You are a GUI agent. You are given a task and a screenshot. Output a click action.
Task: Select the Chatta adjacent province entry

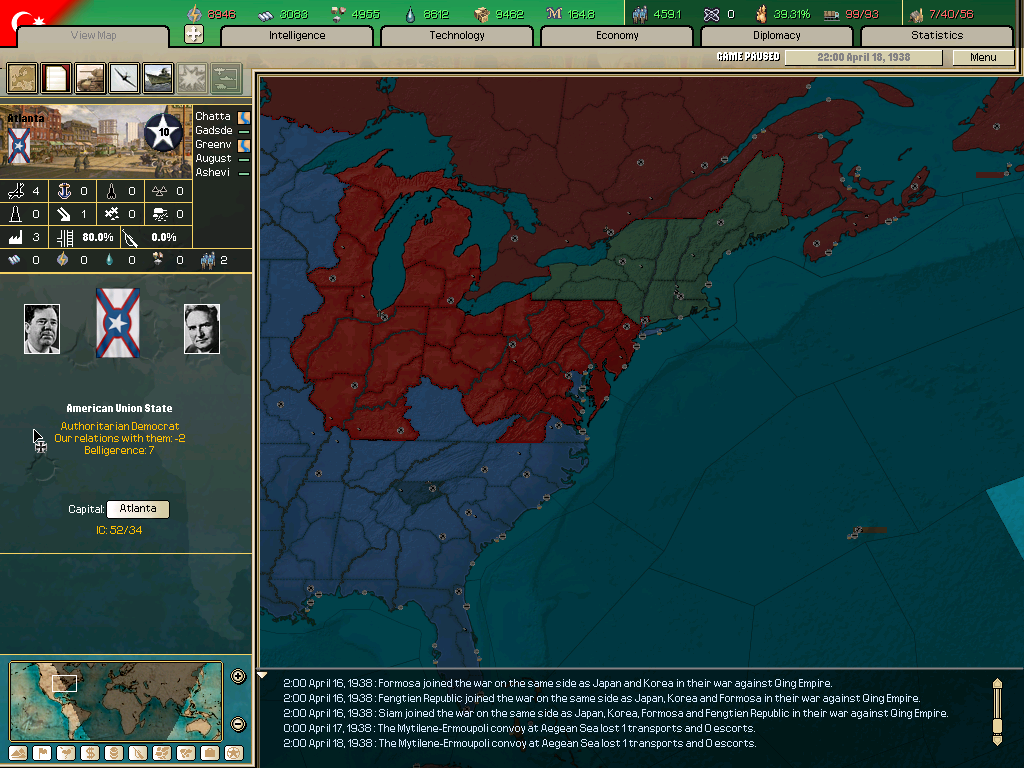pos(213,117)
